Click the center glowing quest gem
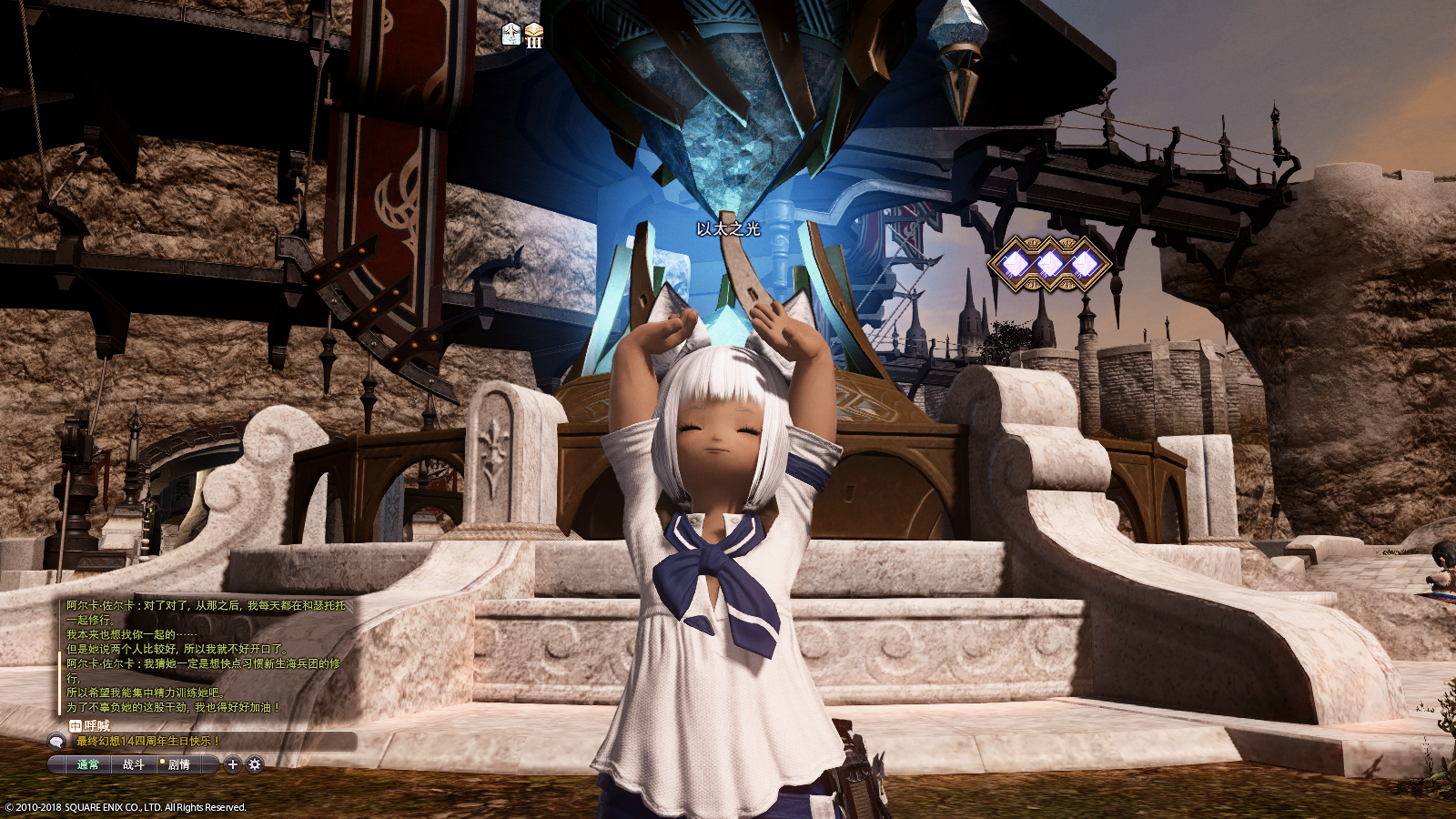 click(1051, 264)
